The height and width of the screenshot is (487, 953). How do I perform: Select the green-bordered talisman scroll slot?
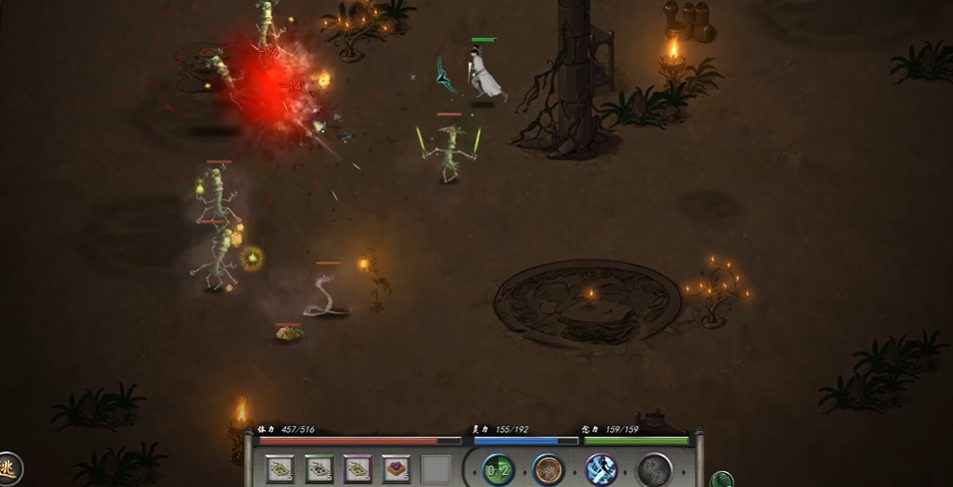[319, 468]
